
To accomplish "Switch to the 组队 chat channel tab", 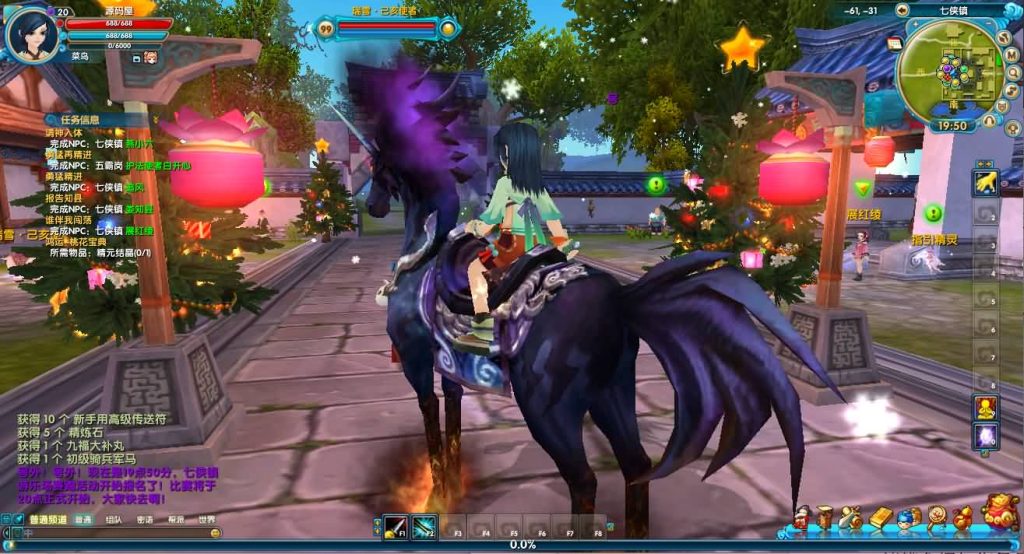I will pos(114,520).
